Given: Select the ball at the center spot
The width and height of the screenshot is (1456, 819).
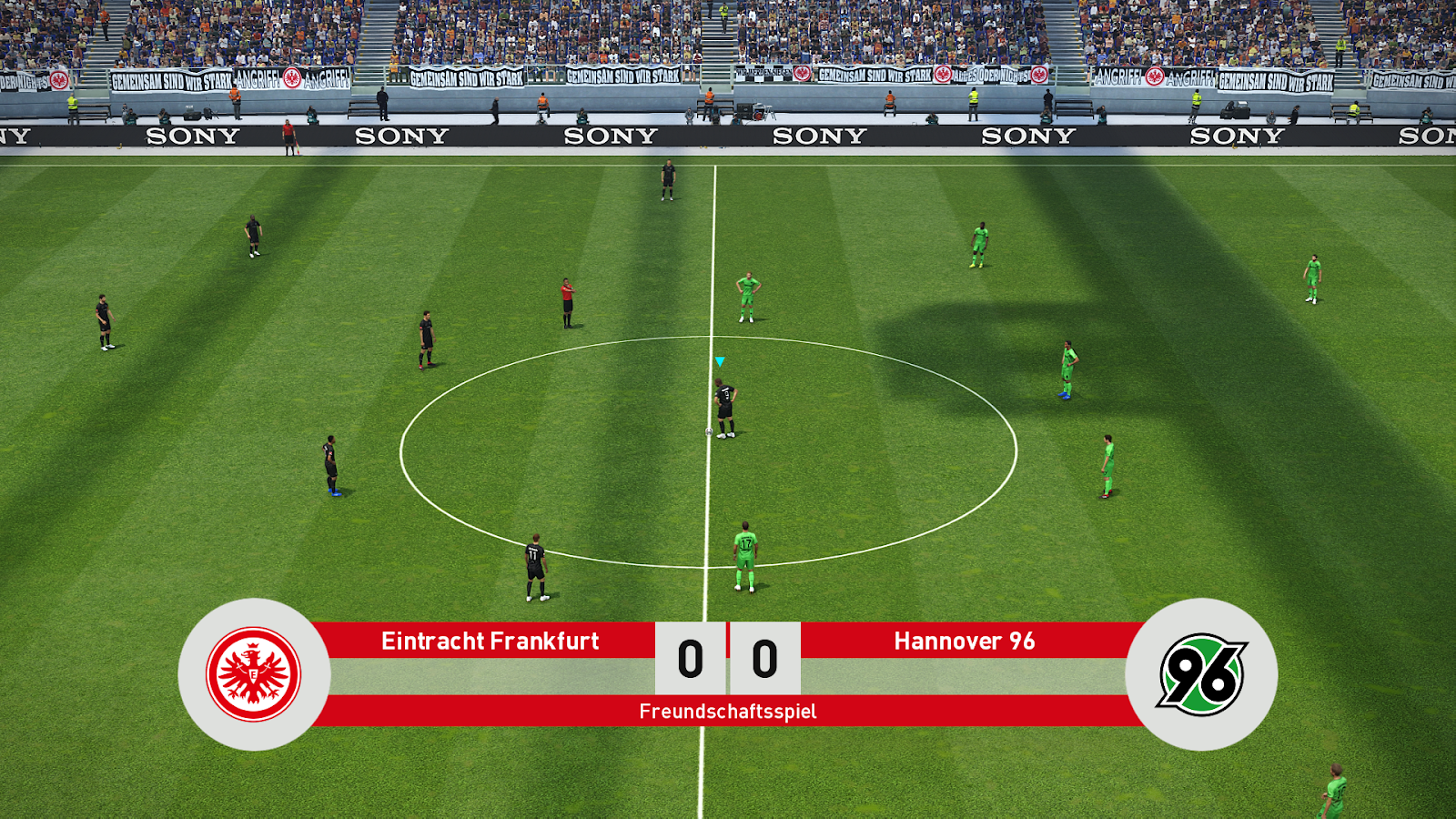Looking at the screenshot, I should click(x=710, y=430).
